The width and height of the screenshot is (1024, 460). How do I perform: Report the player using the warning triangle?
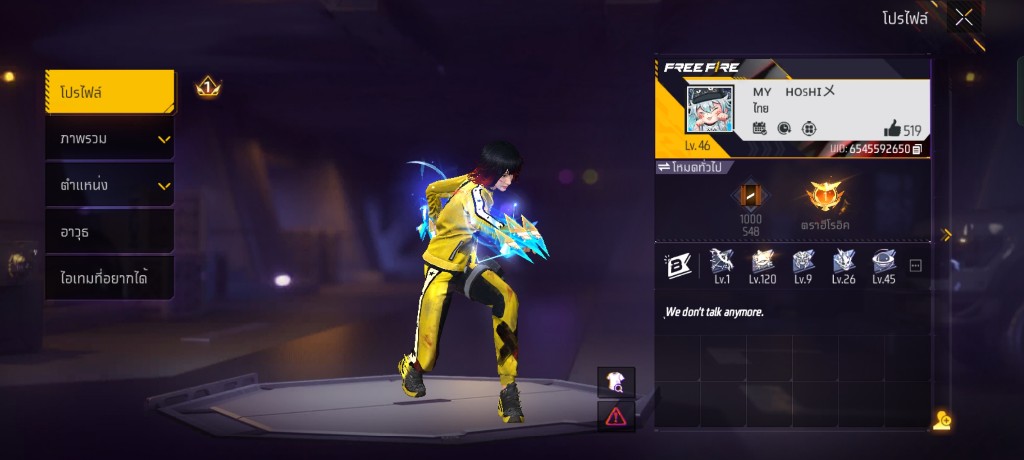pyautogui.click(x=615, y=416)
